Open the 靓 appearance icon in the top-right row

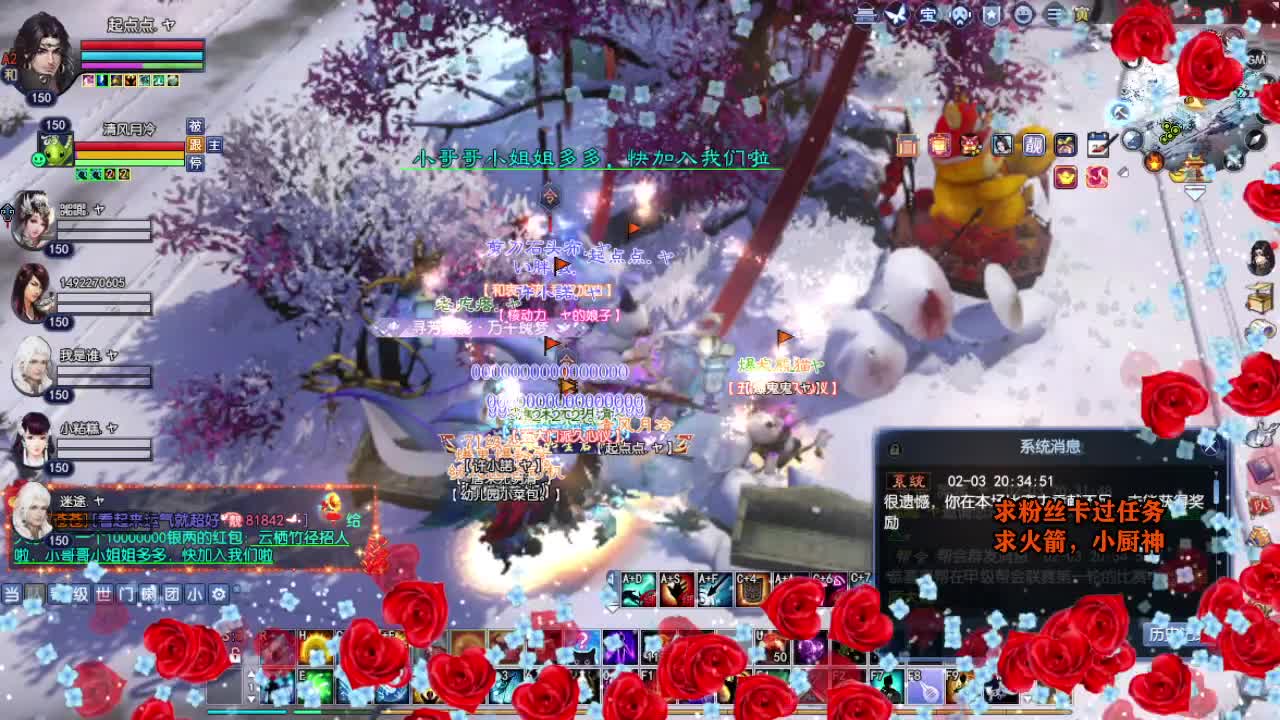[1034, 145]
